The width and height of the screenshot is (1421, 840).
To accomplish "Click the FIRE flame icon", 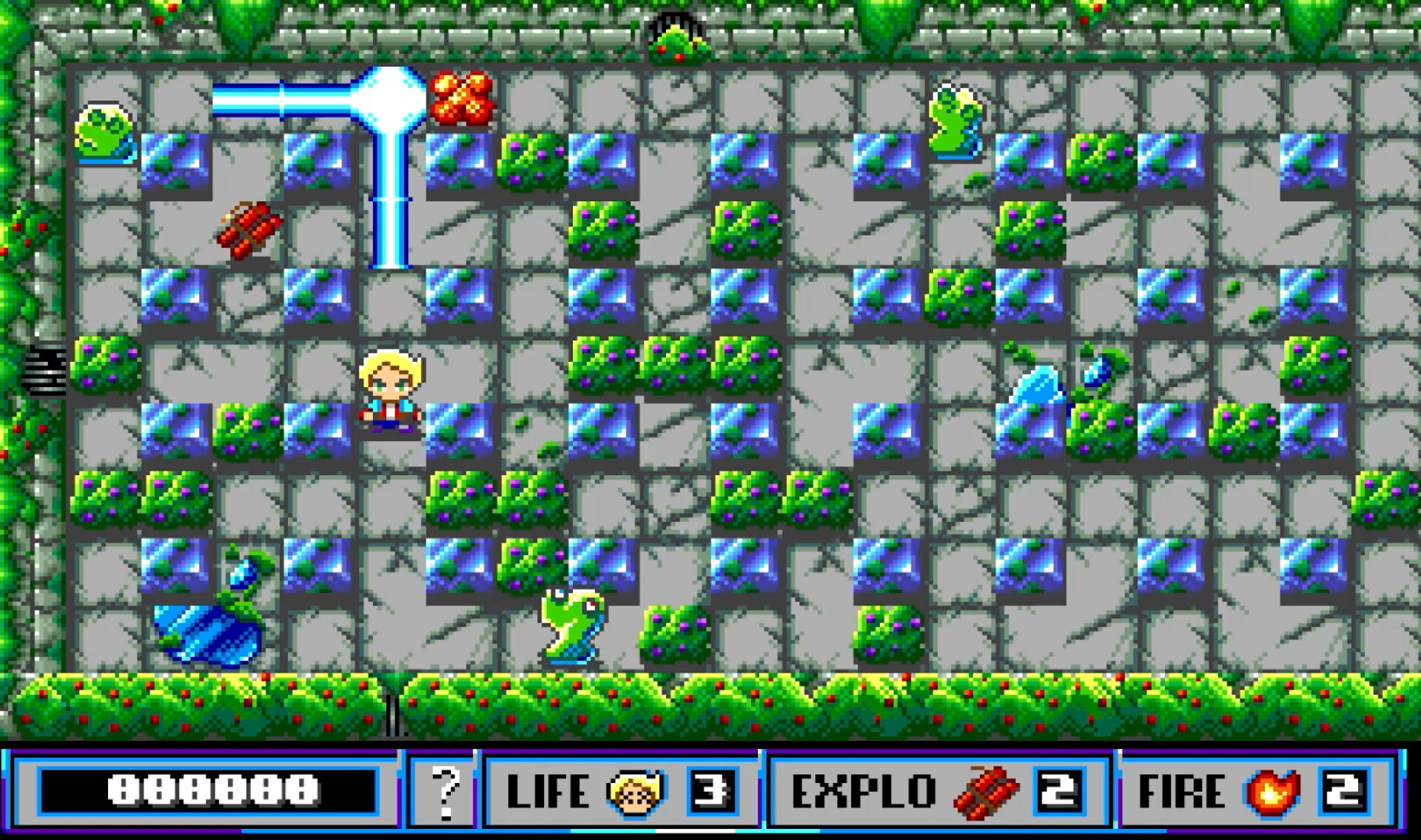I will tap(1271, 792).
